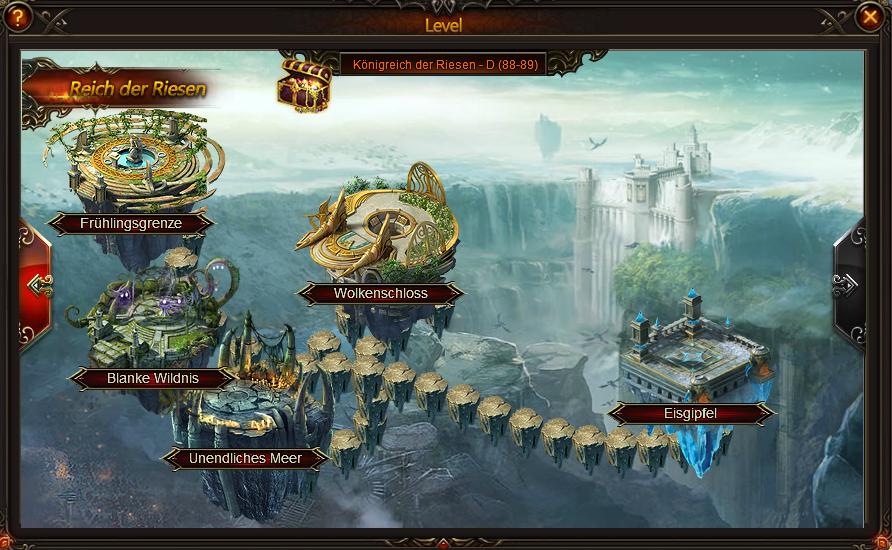Open the Eisgipfel level

(690, 413)
